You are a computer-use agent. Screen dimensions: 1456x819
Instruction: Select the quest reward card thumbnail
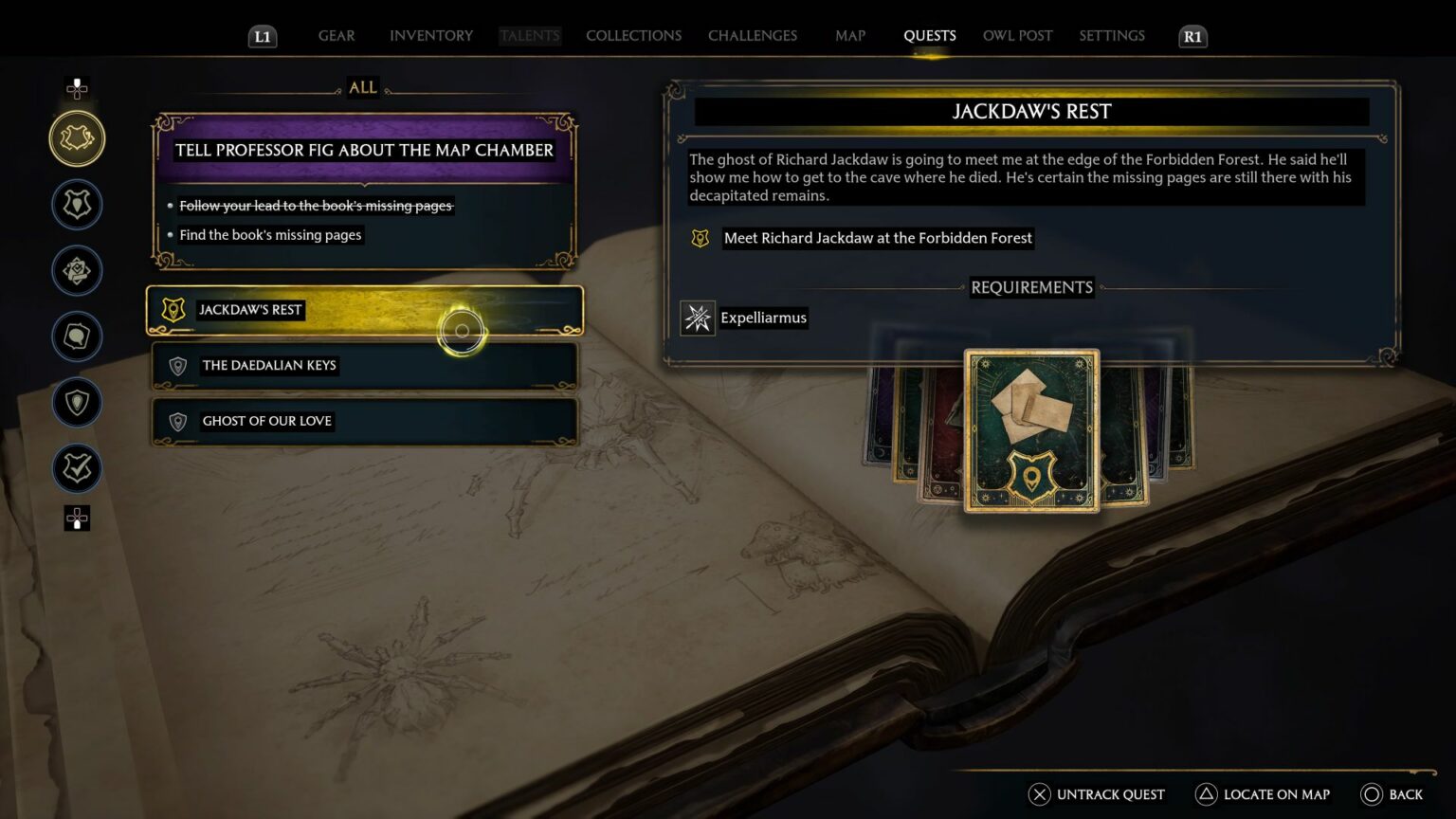1032,431
